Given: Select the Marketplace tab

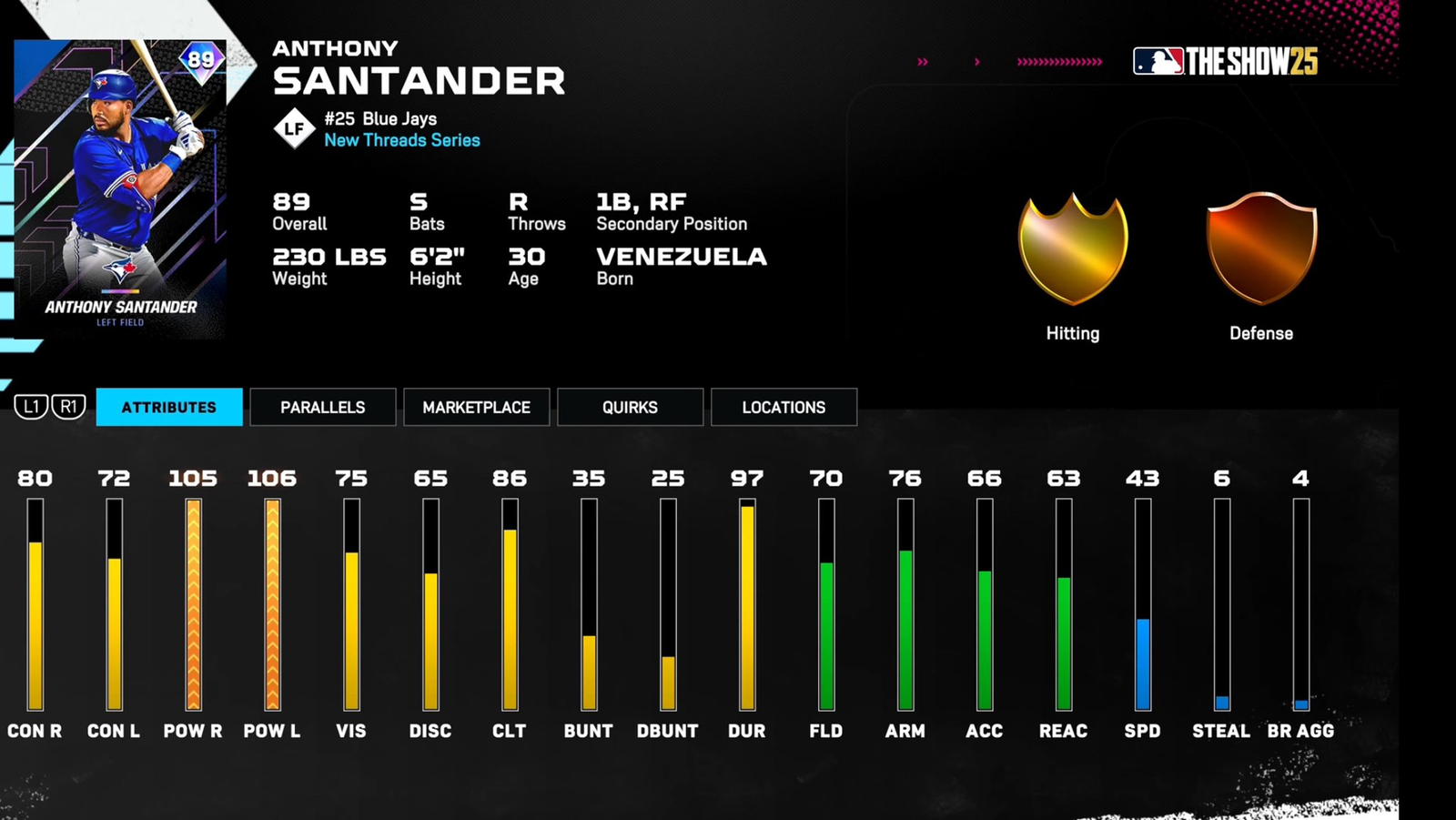Looking at the screenshot, I should click(x=476, y=407).
